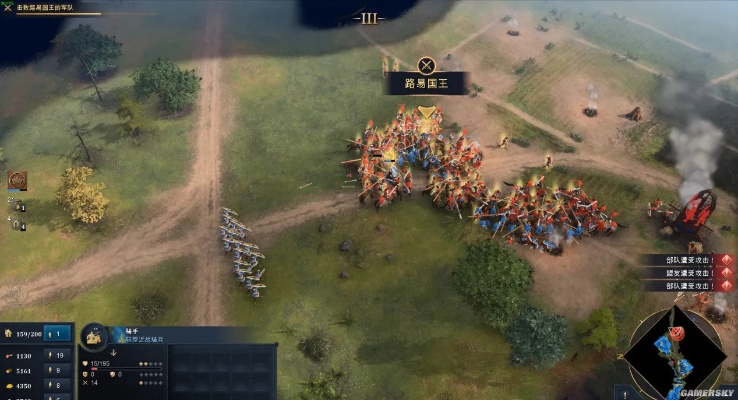Click the idle villager button beside population

(x=59, y=333)
